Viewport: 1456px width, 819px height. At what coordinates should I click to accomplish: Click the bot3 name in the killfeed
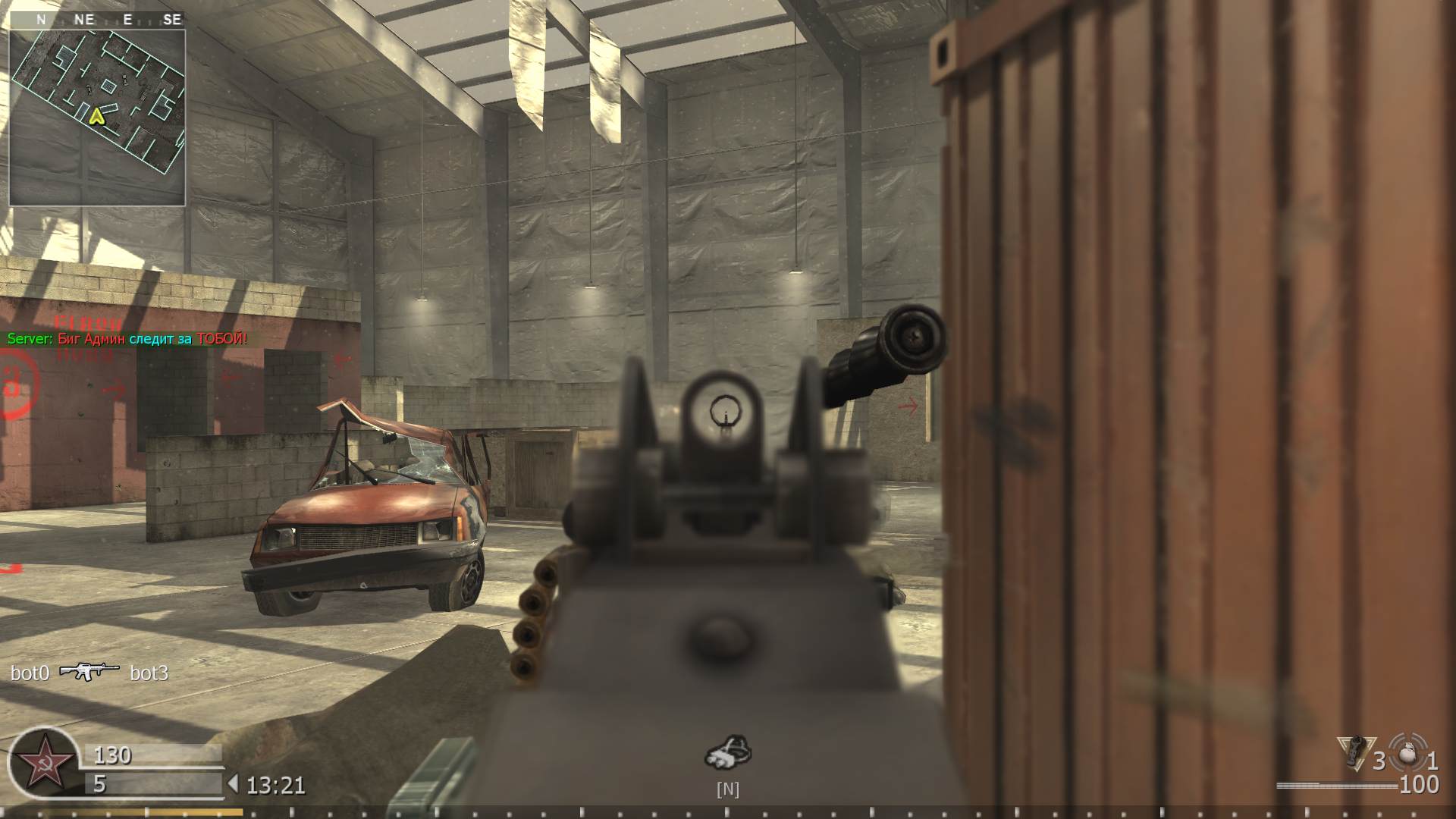click(x=149, y=673)
